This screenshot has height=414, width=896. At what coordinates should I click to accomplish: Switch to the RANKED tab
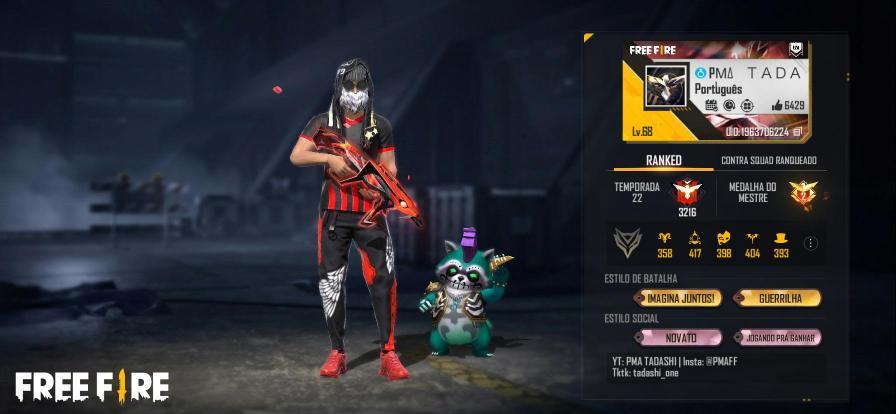663,160
